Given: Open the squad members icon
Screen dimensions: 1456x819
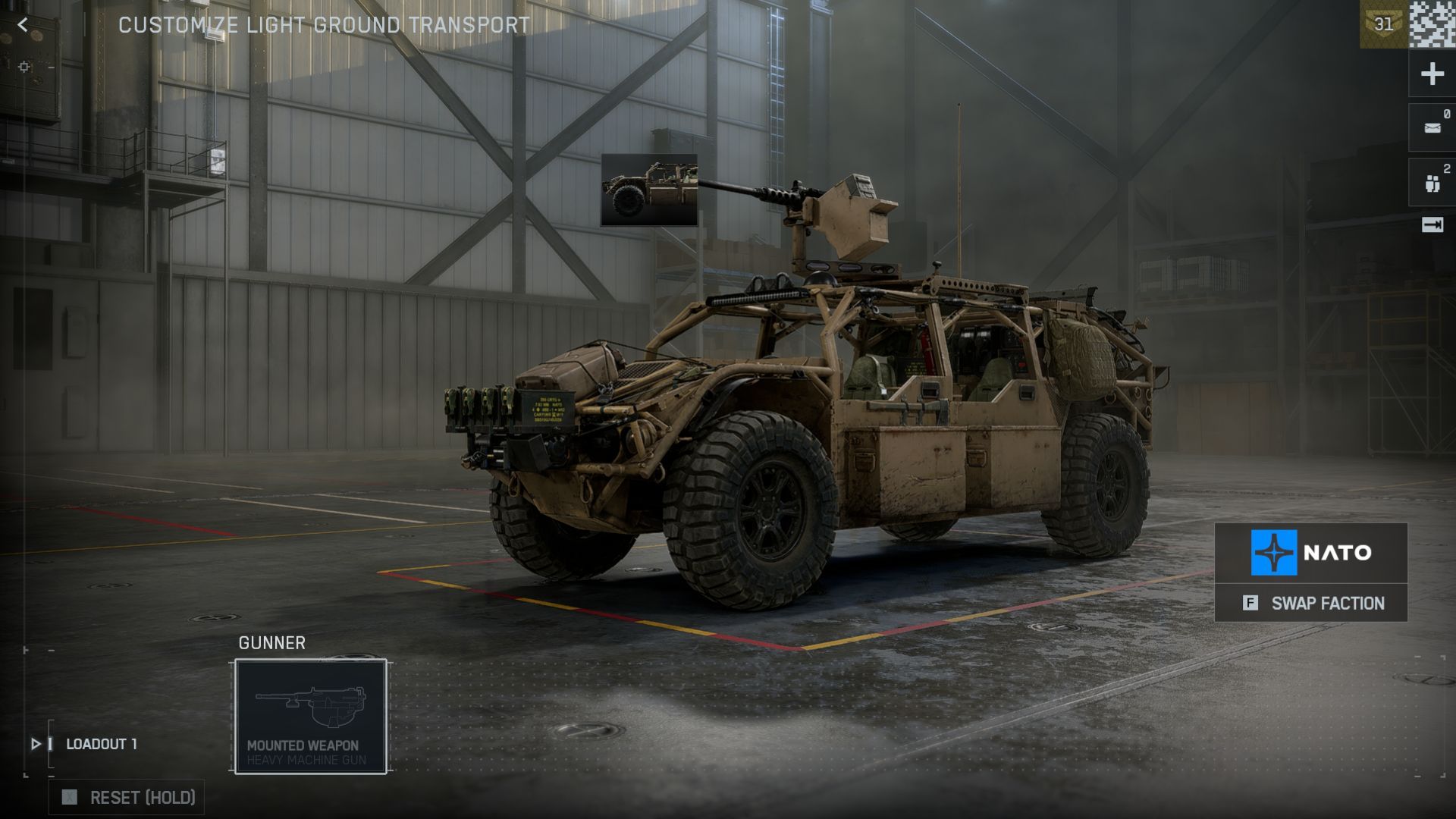Looking at the screenshot, I should (1432, 183).
